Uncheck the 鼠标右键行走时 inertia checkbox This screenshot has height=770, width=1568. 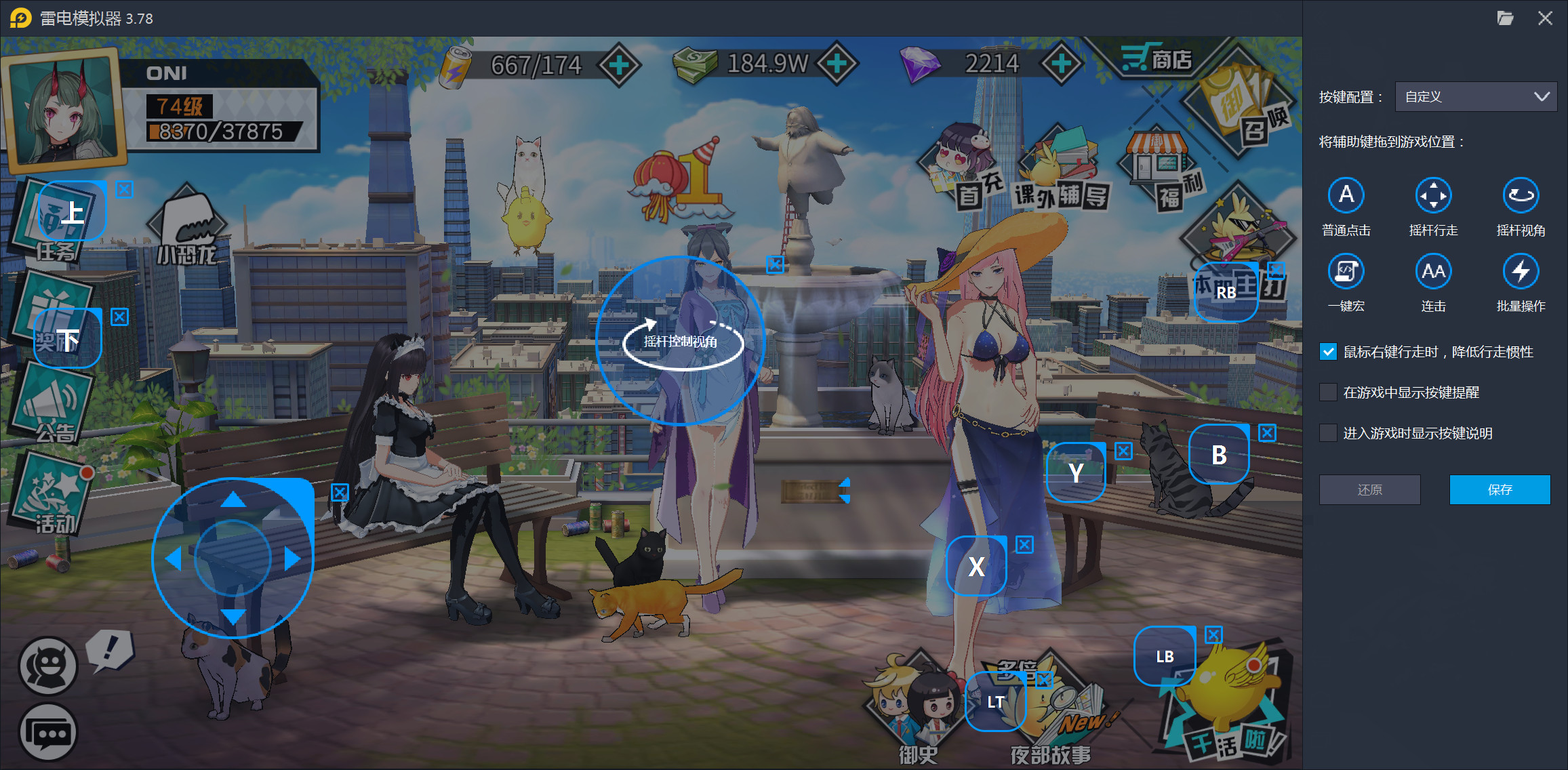click(x=1328, y=352)
